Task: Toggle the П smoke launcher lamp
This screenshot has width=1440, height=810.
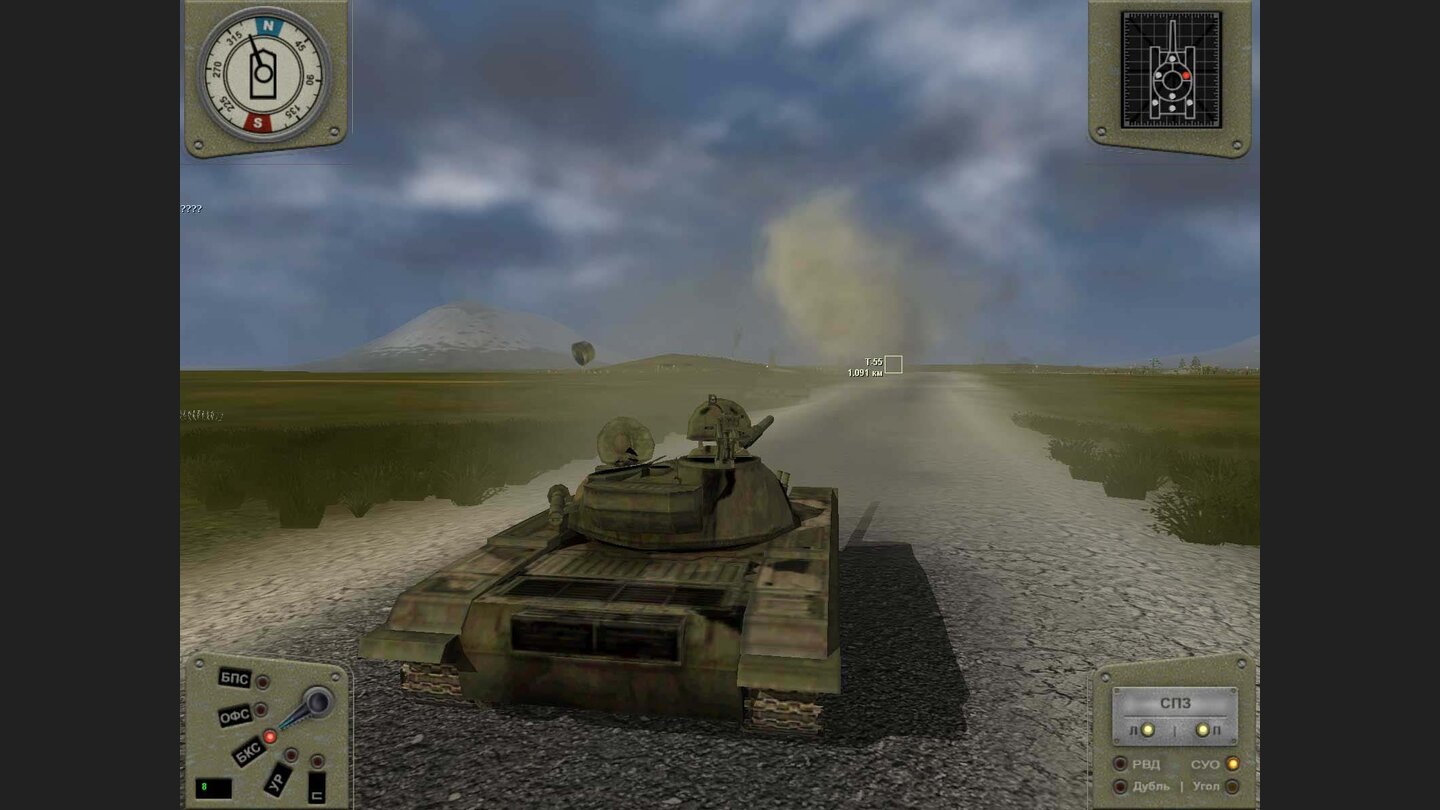Action: click(x=1202, y=729)
